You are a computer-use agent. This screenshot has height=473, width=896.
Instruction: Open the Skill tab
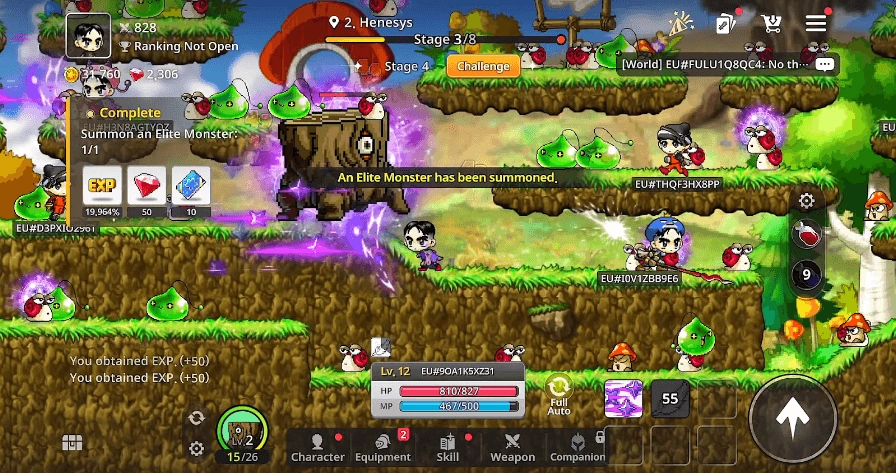tap(448, 447)
